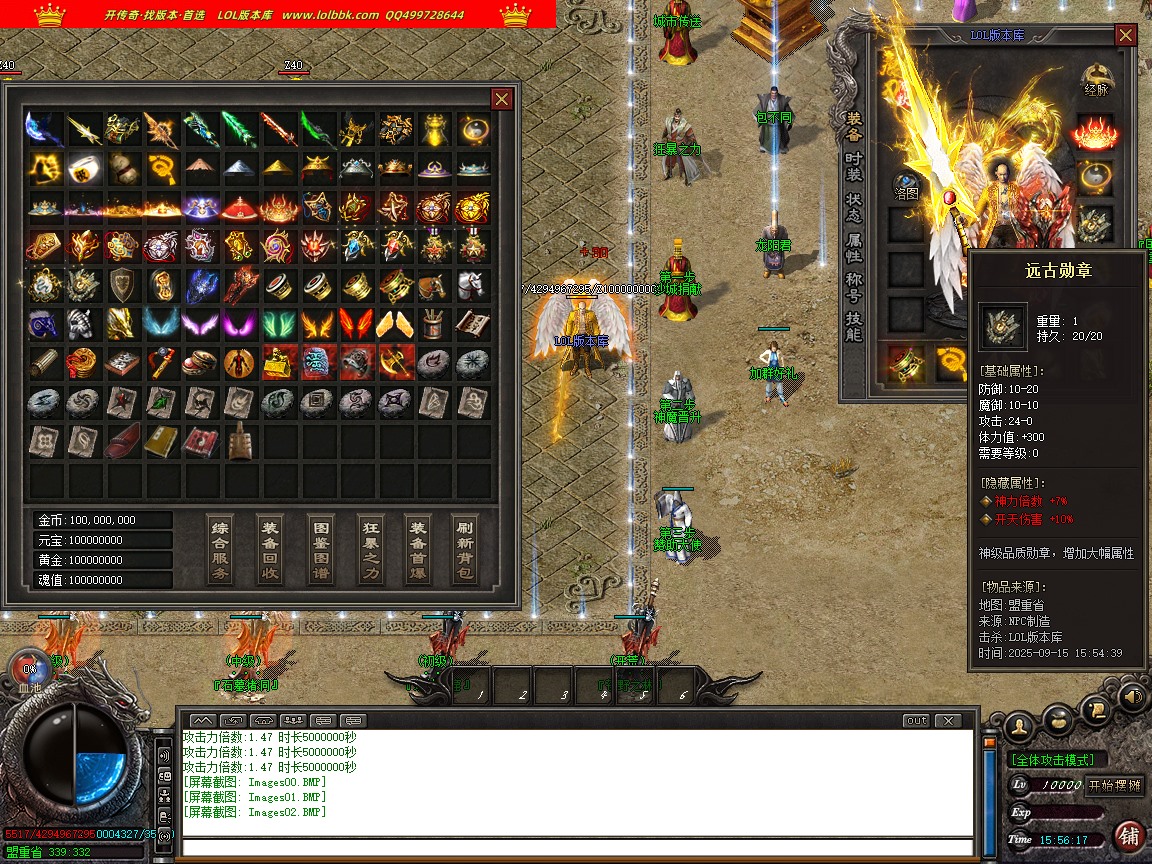The width and height of the screenshot is (1152, 864).
Task: Select the flaming crown equipment slot
Action: 1096,131
